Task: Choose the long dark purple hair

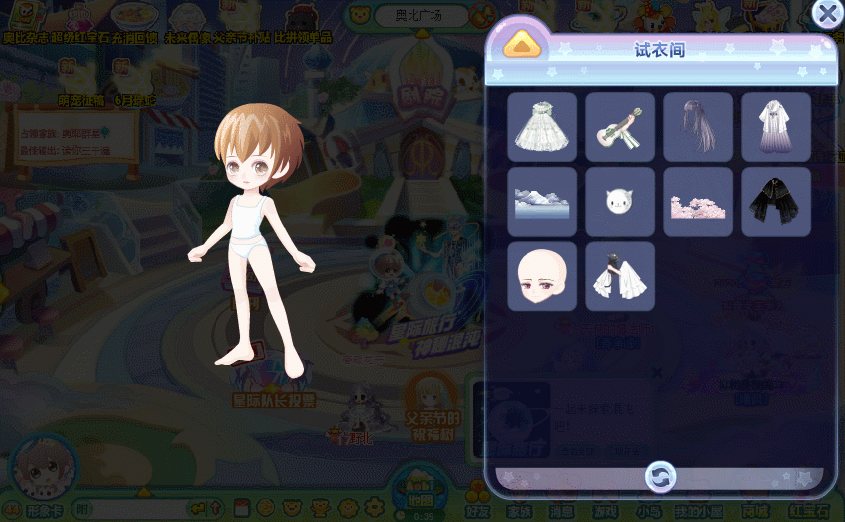Action: pyautogui.click(x=698, y=127)
